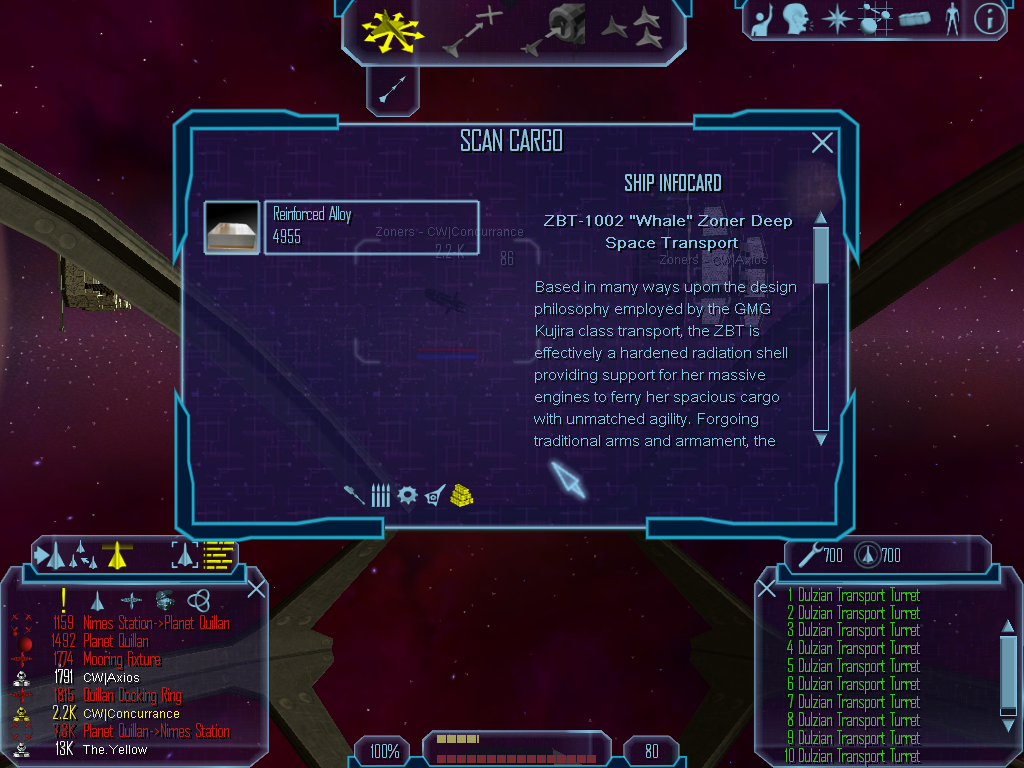The image size is (1024, 768).
Task: Open the information 'i' button
Action: point(988,18)
